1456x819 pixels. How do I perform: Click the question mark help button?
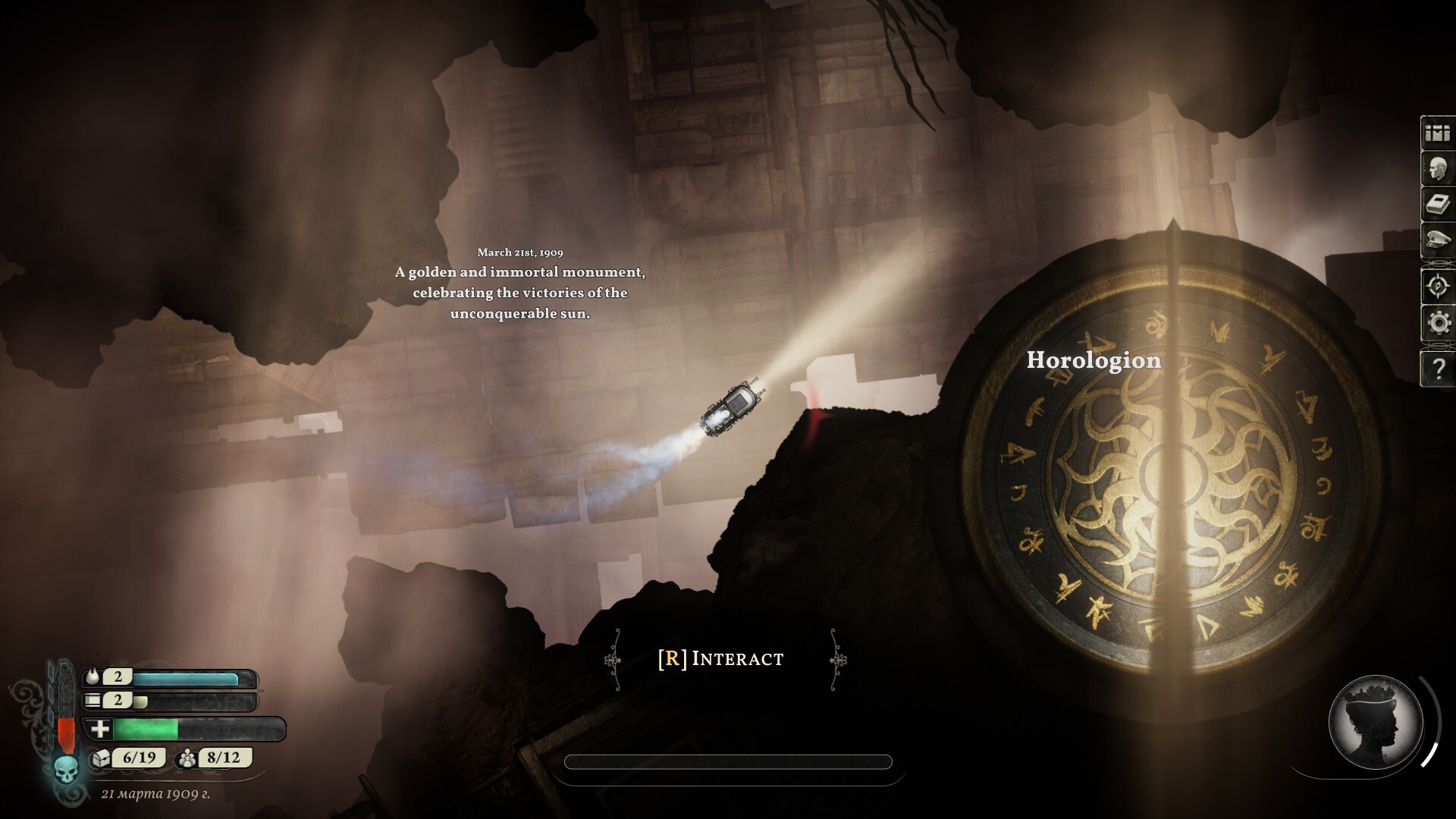[x=1437, y=369]
